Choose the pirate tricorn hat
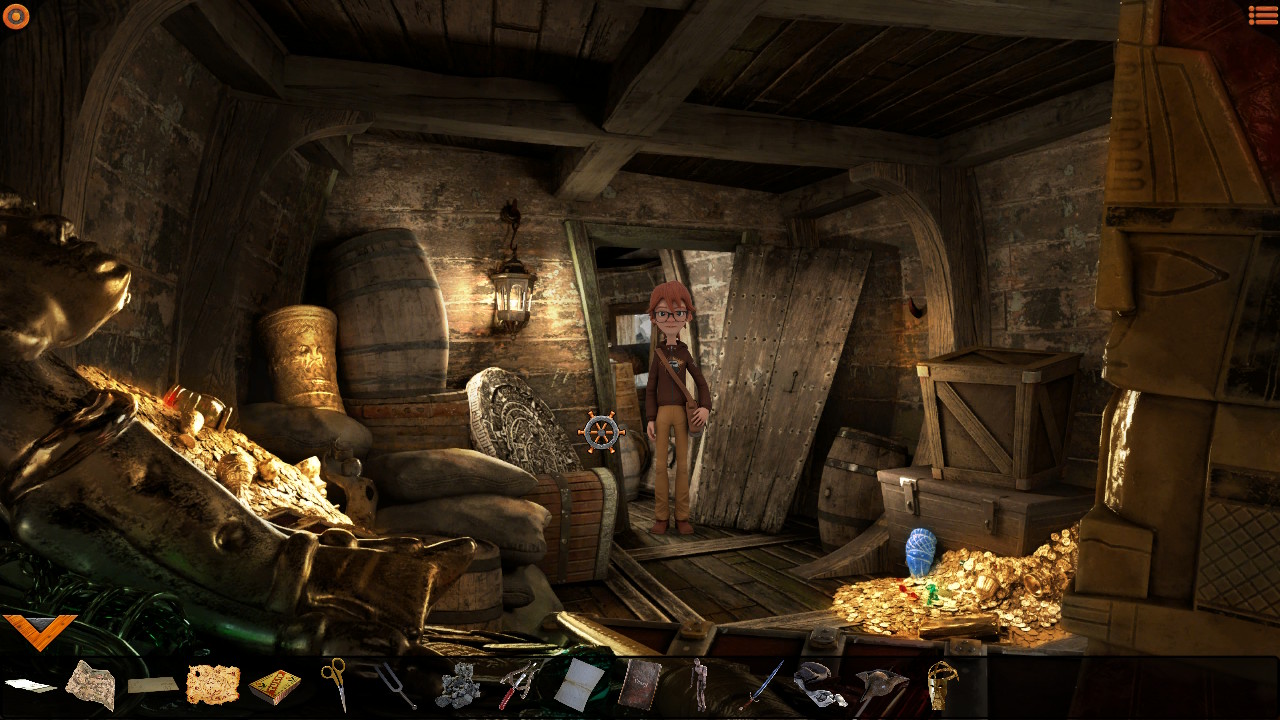This screenshot has height=720, width=1280. (x=881, y=686)
